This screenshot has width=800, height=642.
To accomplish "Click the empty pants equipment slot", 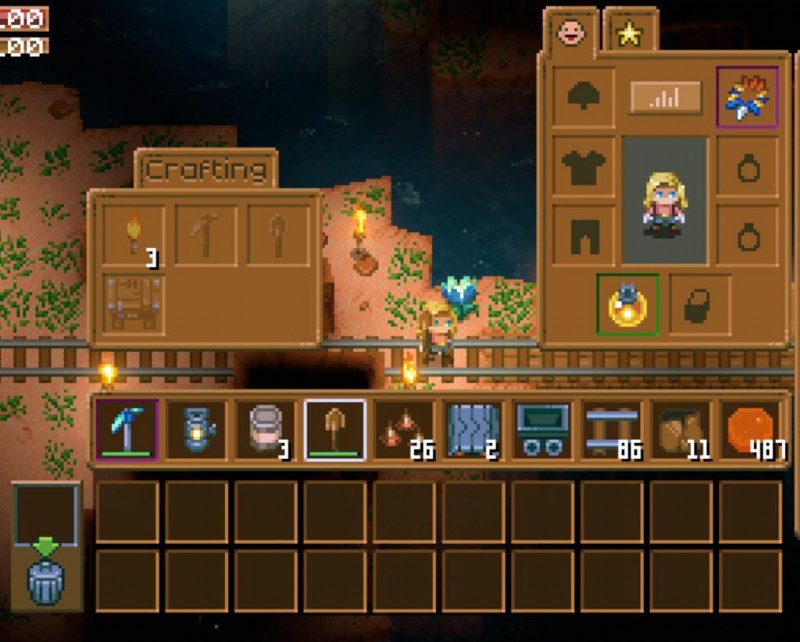I will click(x=583, y=235).
